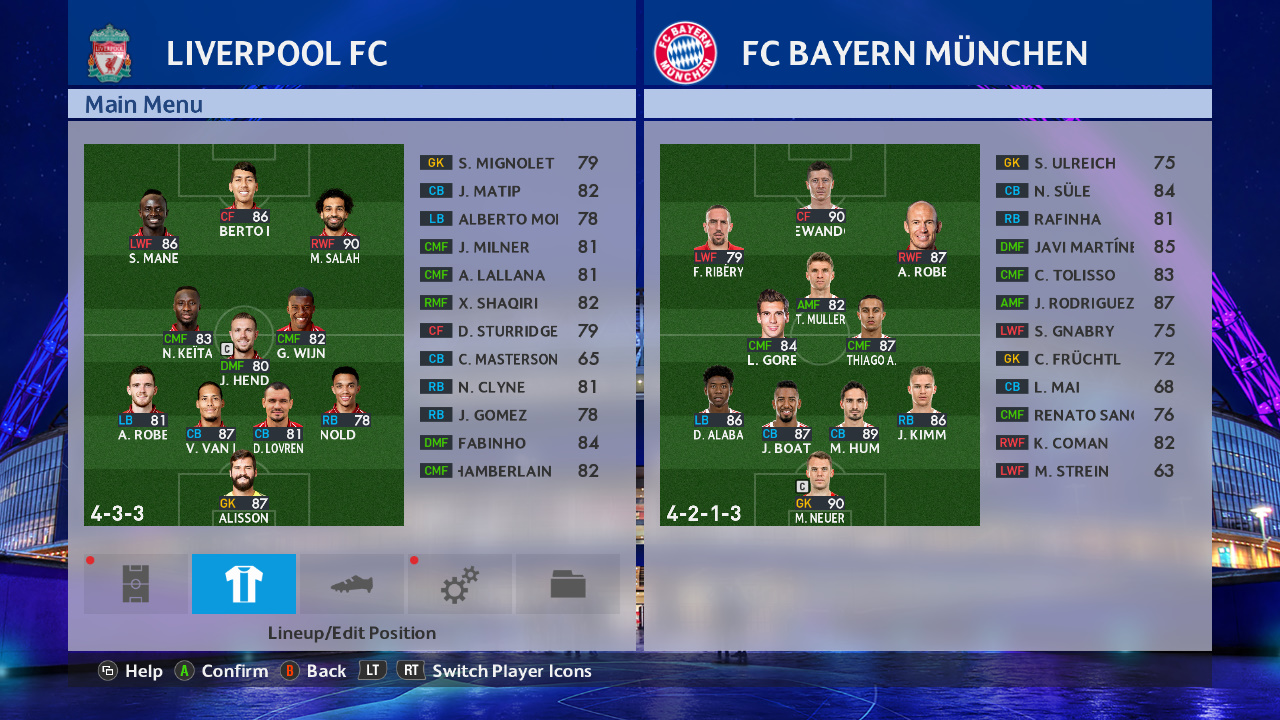This screenshot has width=1280, height=720.
Task: Choose D. Sturridge from the bench list
Action: 506,331
